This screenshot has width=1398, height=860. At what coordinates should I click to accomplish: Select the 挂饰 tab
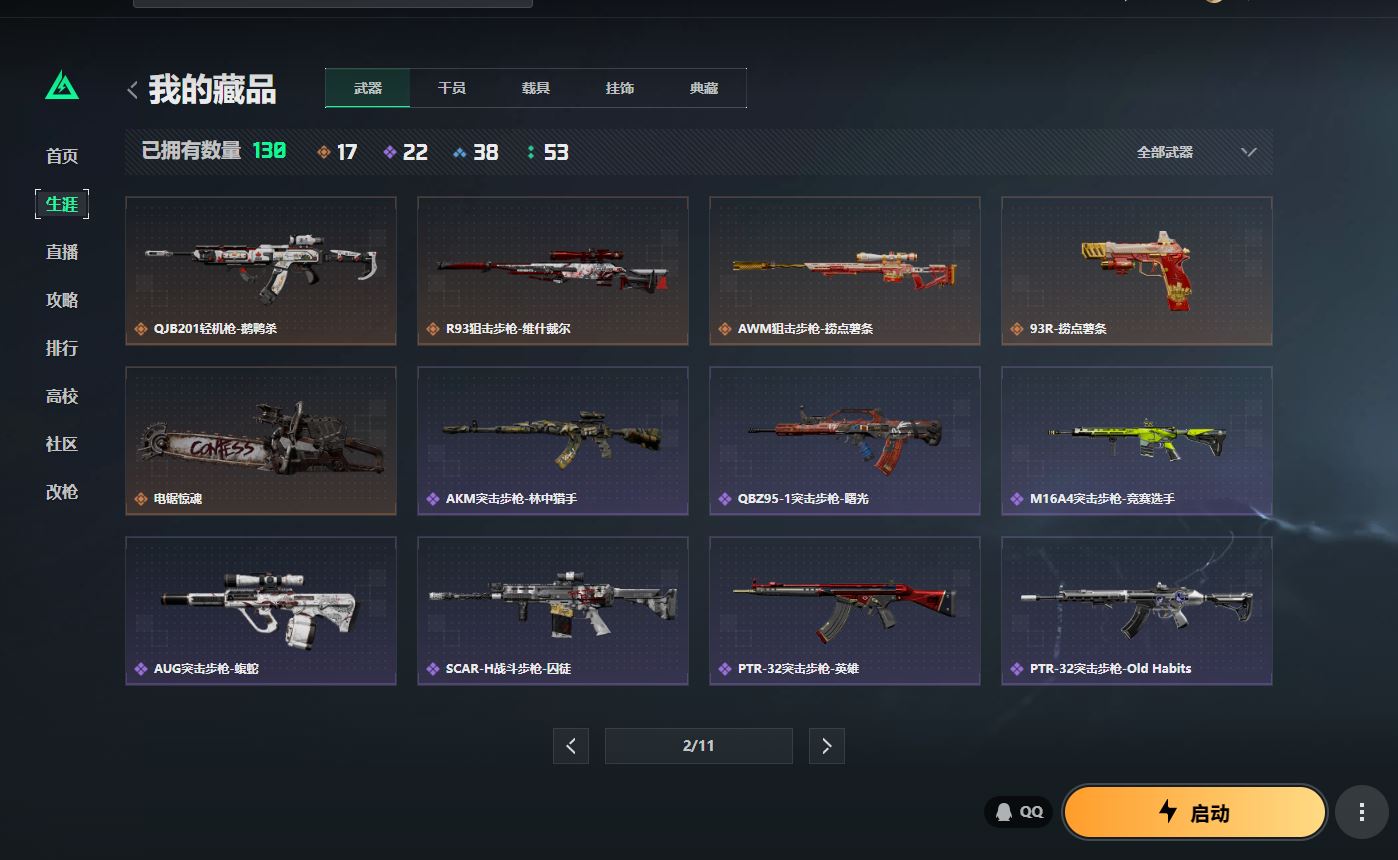point(620,88)
